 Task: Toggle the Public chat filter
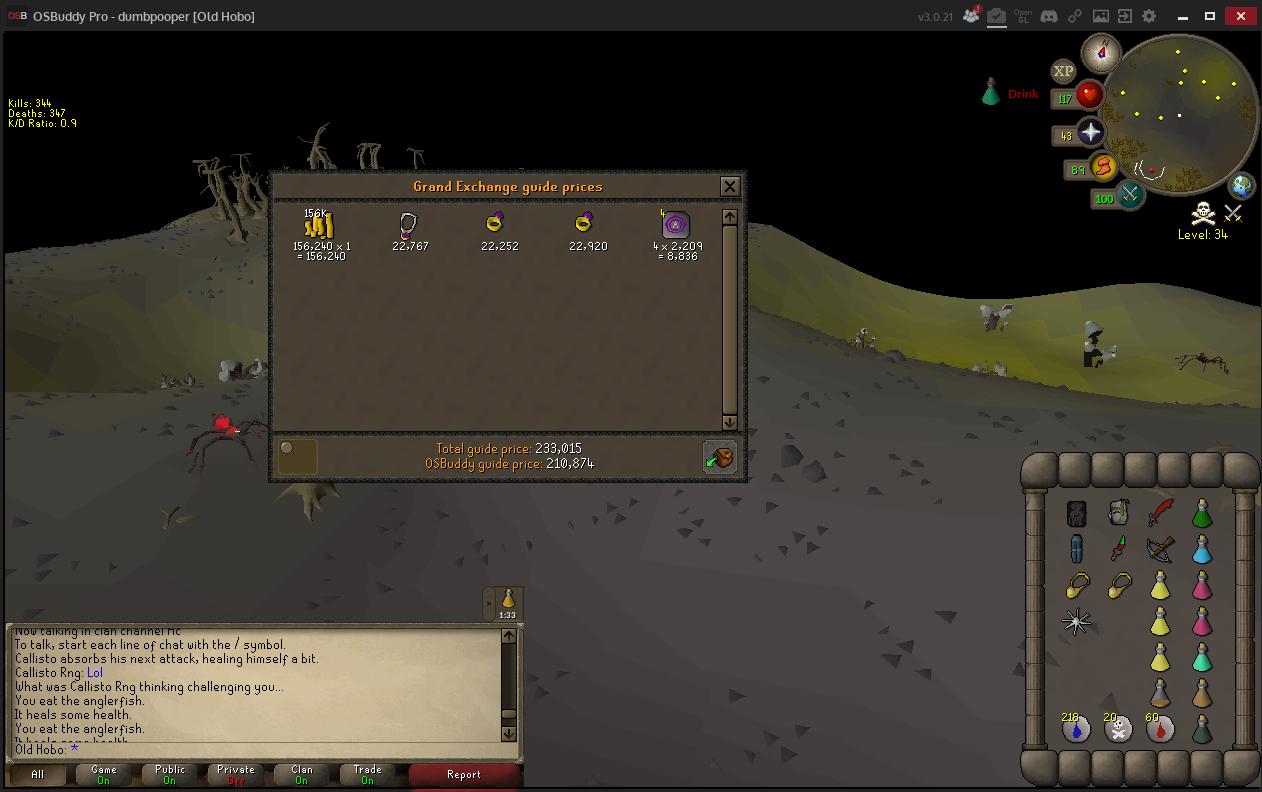pos(170,774)
